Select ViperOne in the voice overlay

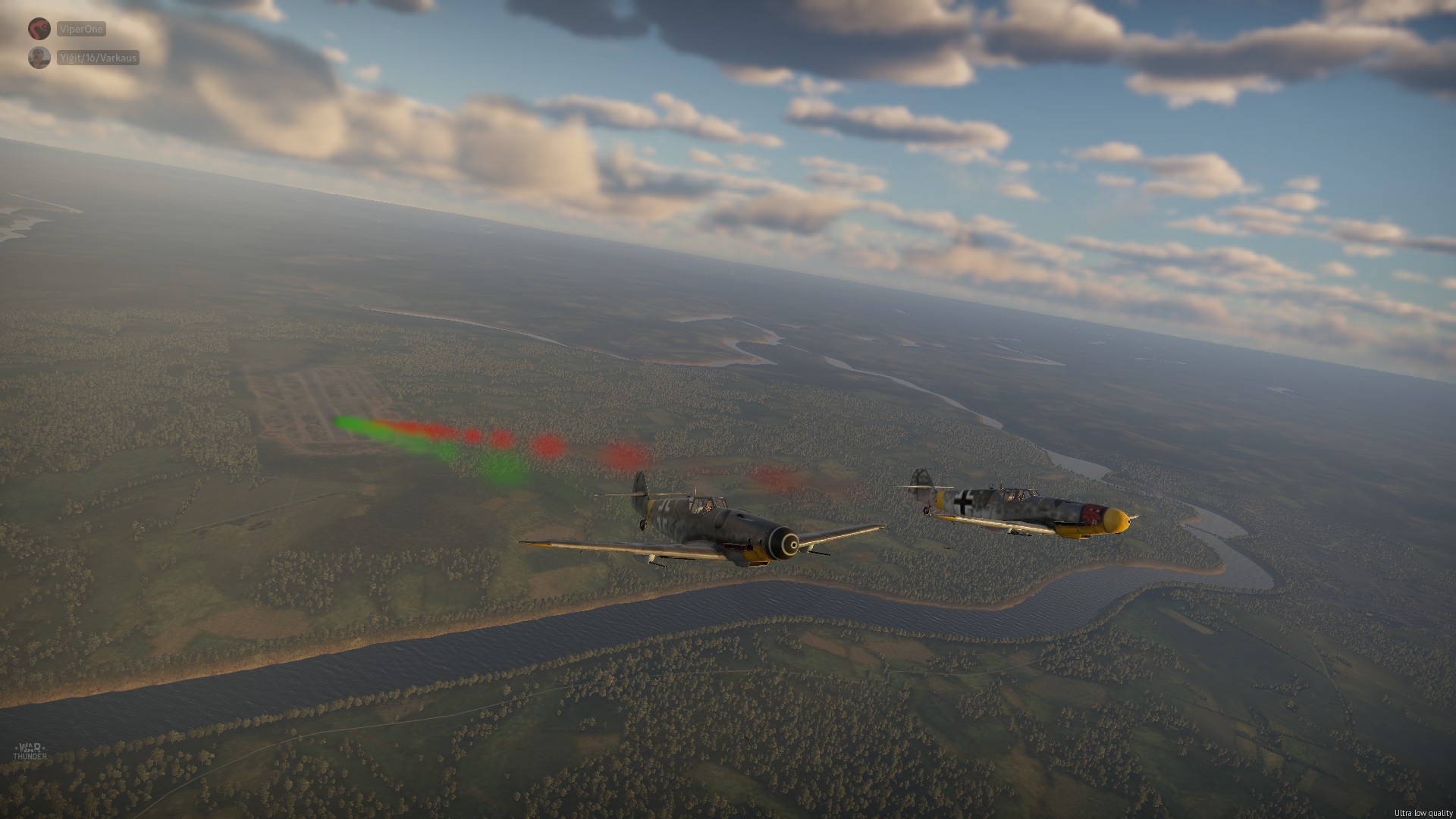80,30
